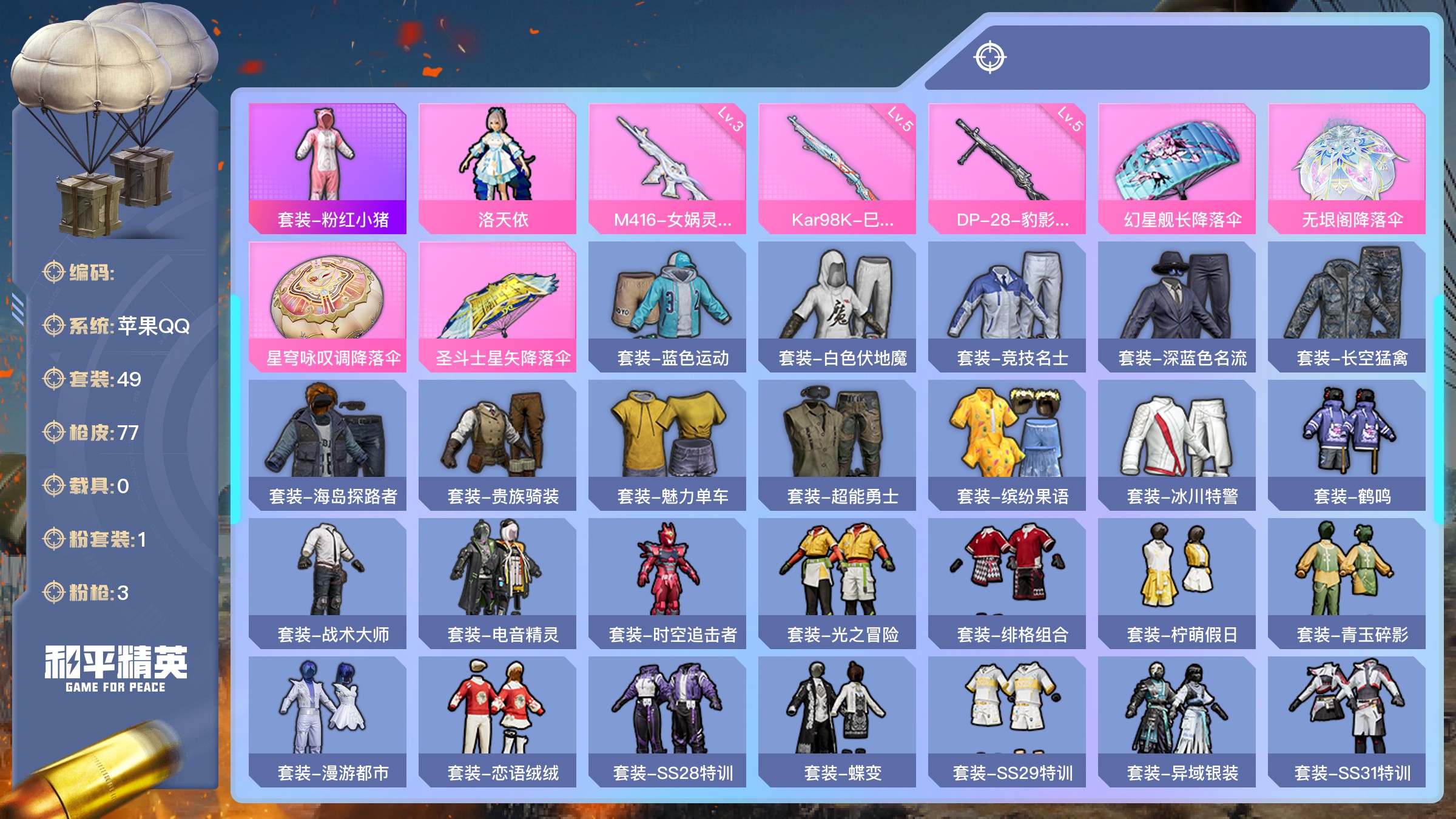Select the 圣斗士星矢降落伞 parachute tile

click(x=497, y=307)
